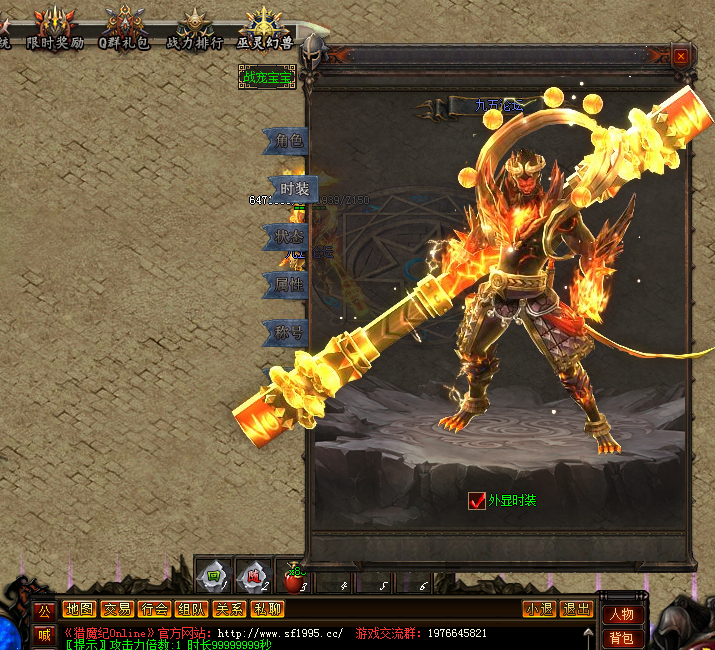This screenshot has width=715, height=650.
Task: Close the character panel with the X
Action: coord(681,57)
